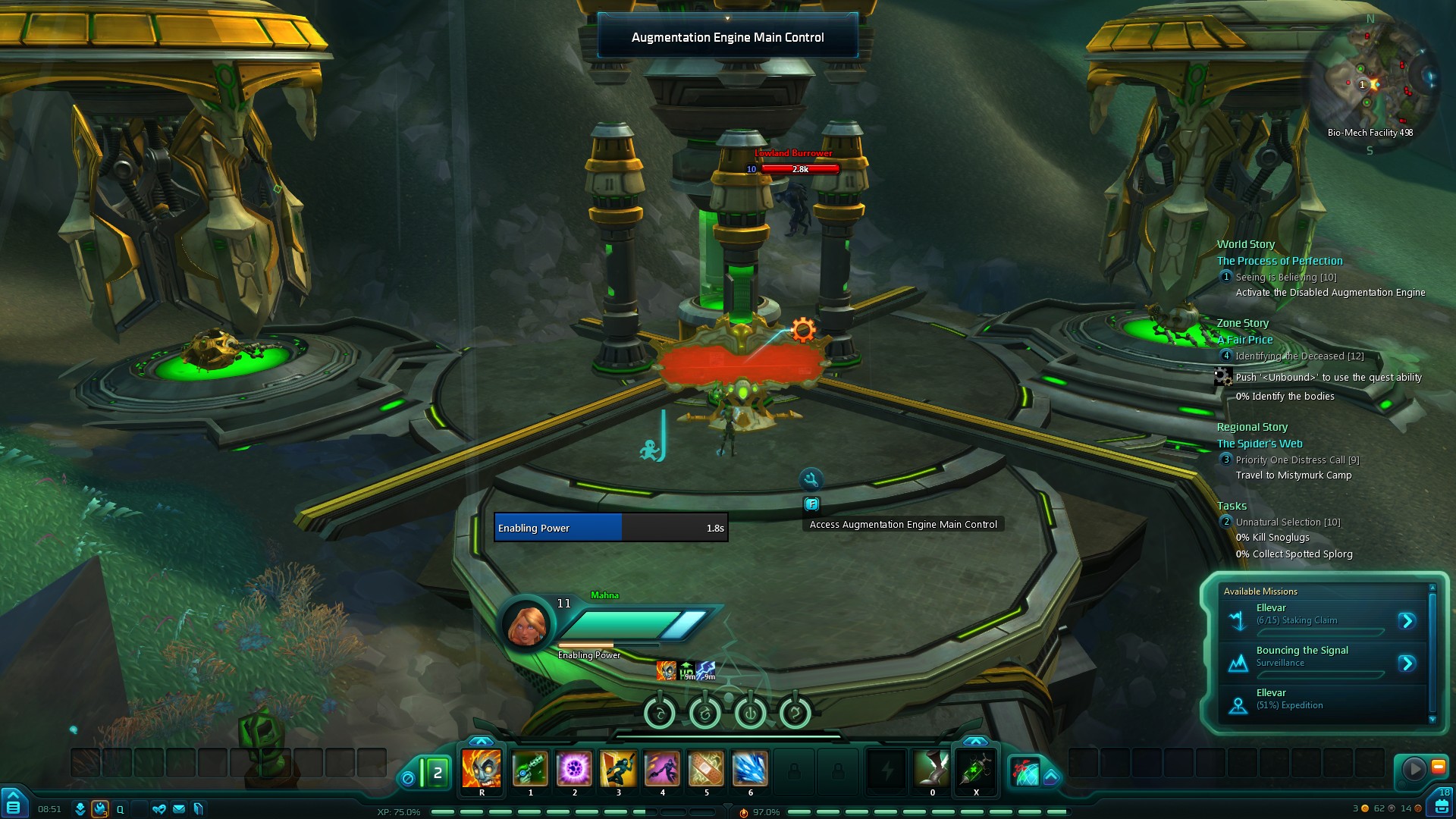
Task: Open the inventory bag button
Action: click(x=1441, y=805)
